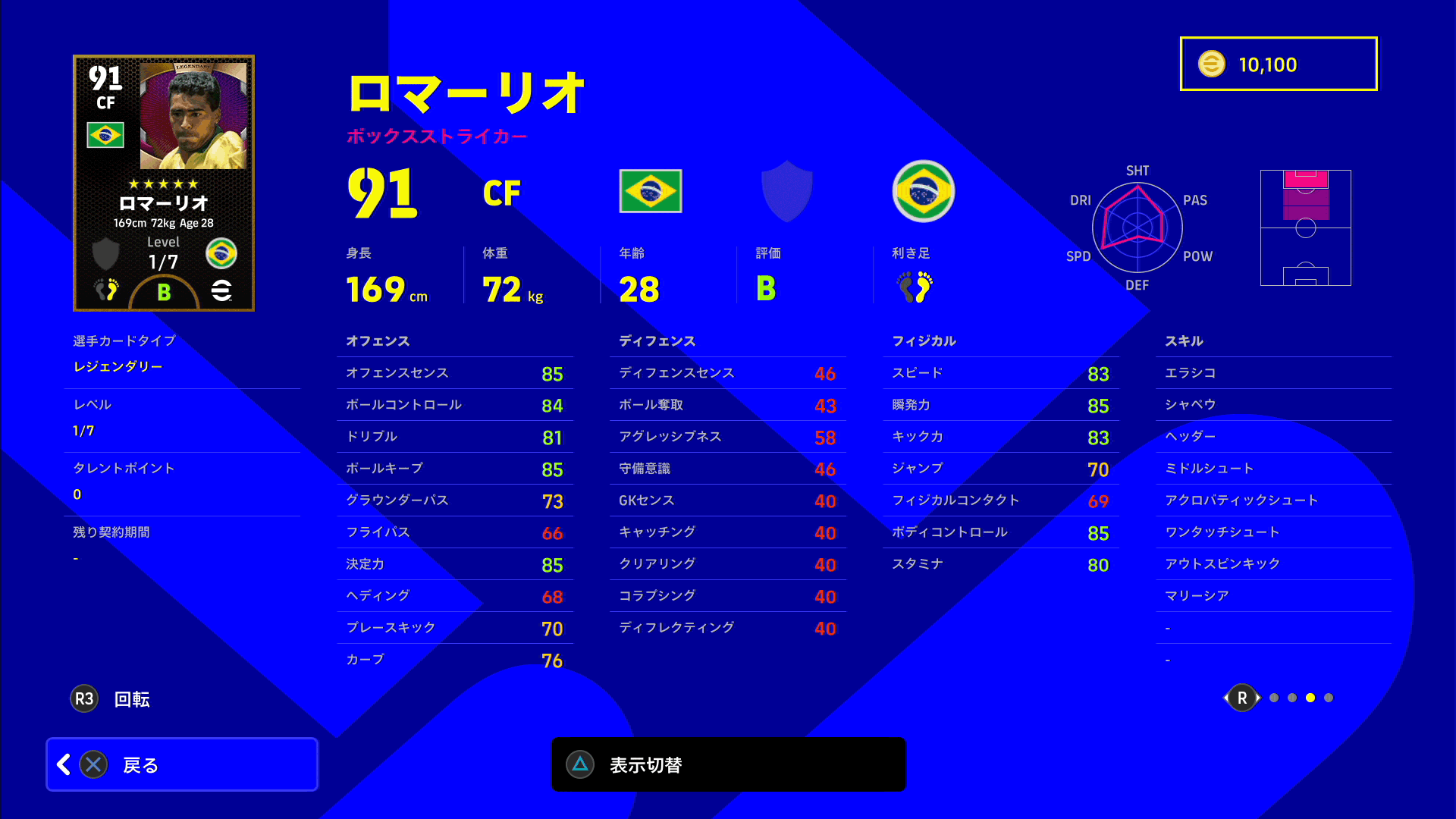Click the eFootball logo on the player card
The image size is (1456, 819).
pos(220,290)
